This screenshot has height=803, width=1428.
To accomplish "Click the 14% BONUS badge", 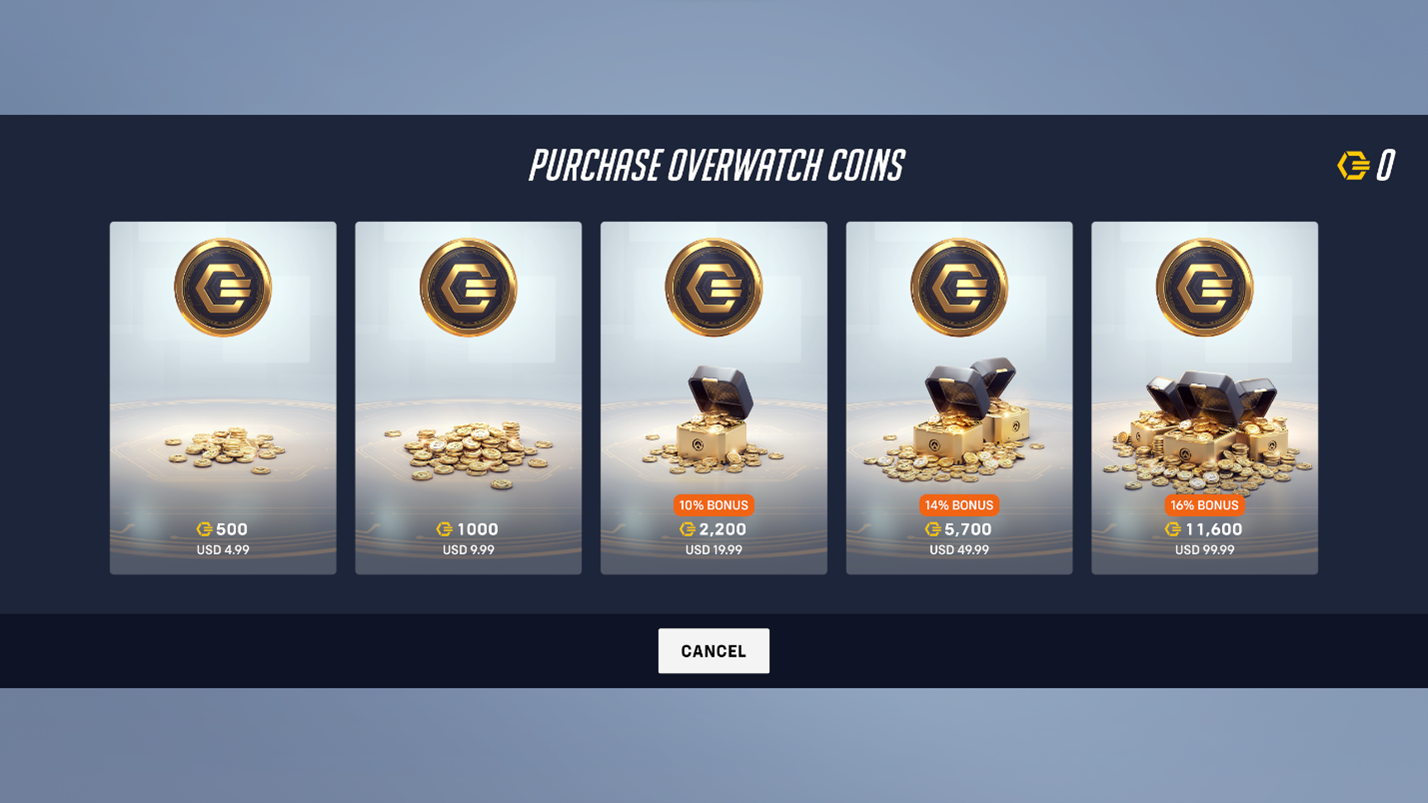I will [x=959, y=505].
